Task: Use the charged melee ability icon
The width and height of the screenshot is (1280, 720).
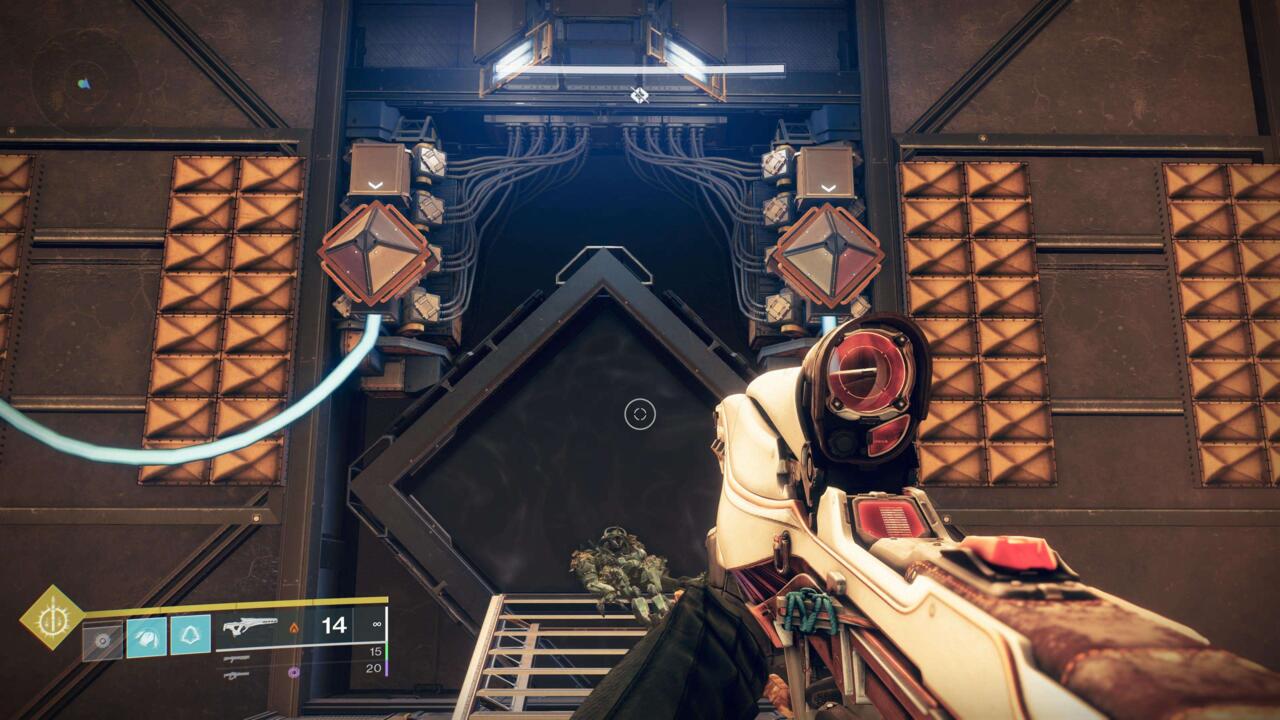Action: [x=146, y=637]
